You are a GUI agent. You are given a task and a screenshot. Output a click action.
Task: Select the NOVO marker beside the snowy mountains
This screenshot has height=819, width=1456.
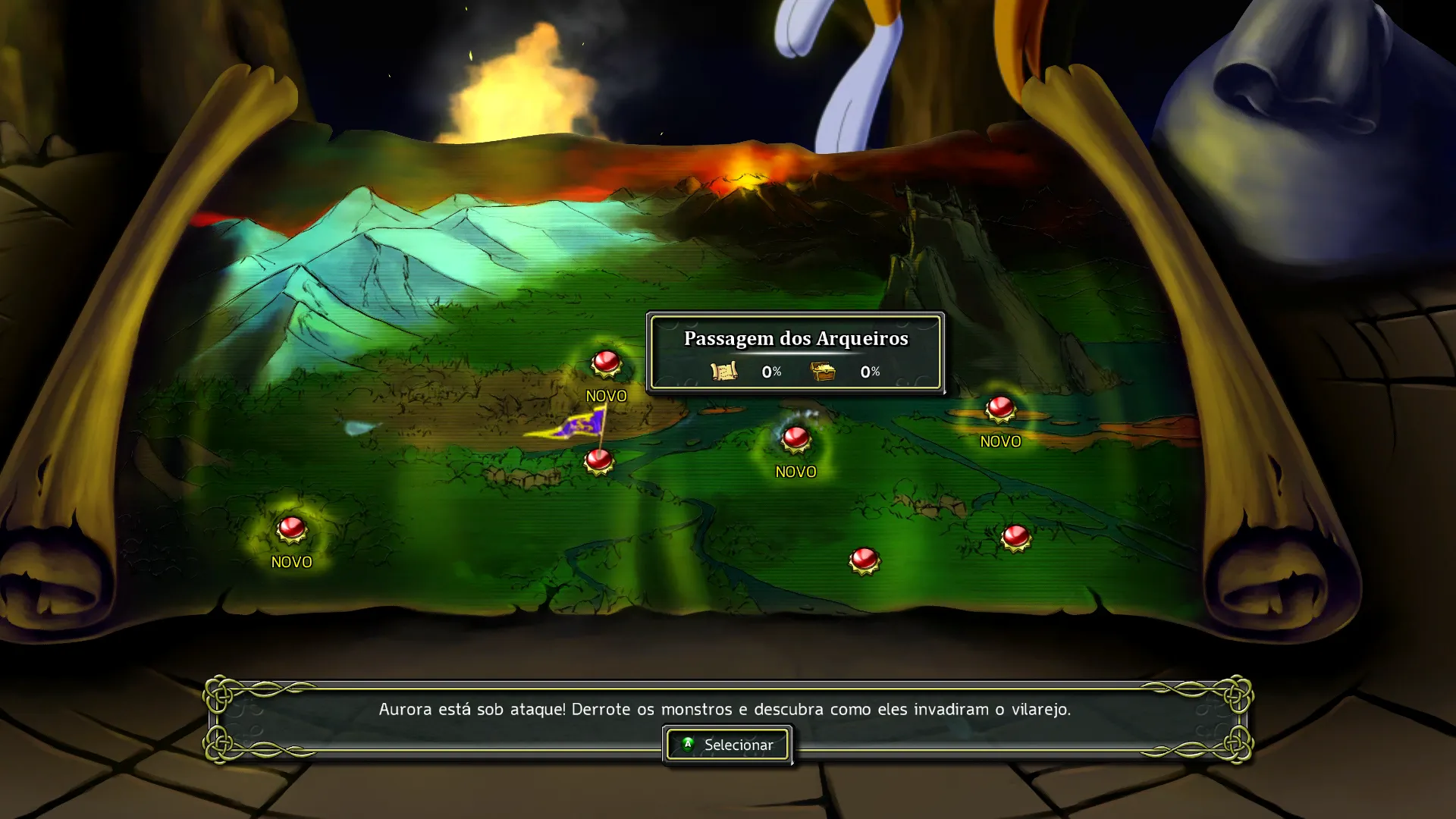pyautogui.click(x=607, y=363)
